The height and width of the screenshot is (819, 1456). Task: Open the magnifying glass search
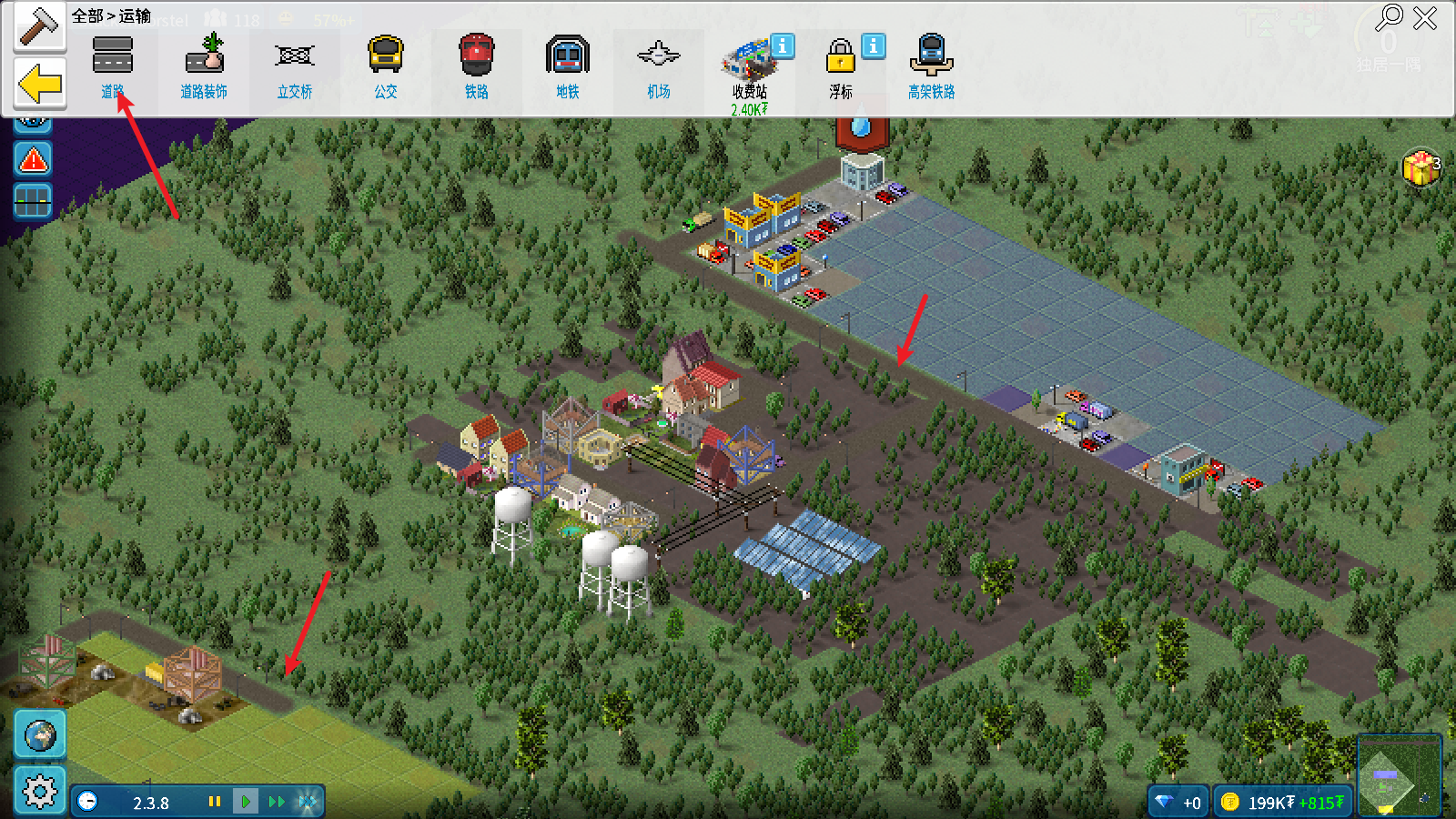click(x=1390, y=17)
